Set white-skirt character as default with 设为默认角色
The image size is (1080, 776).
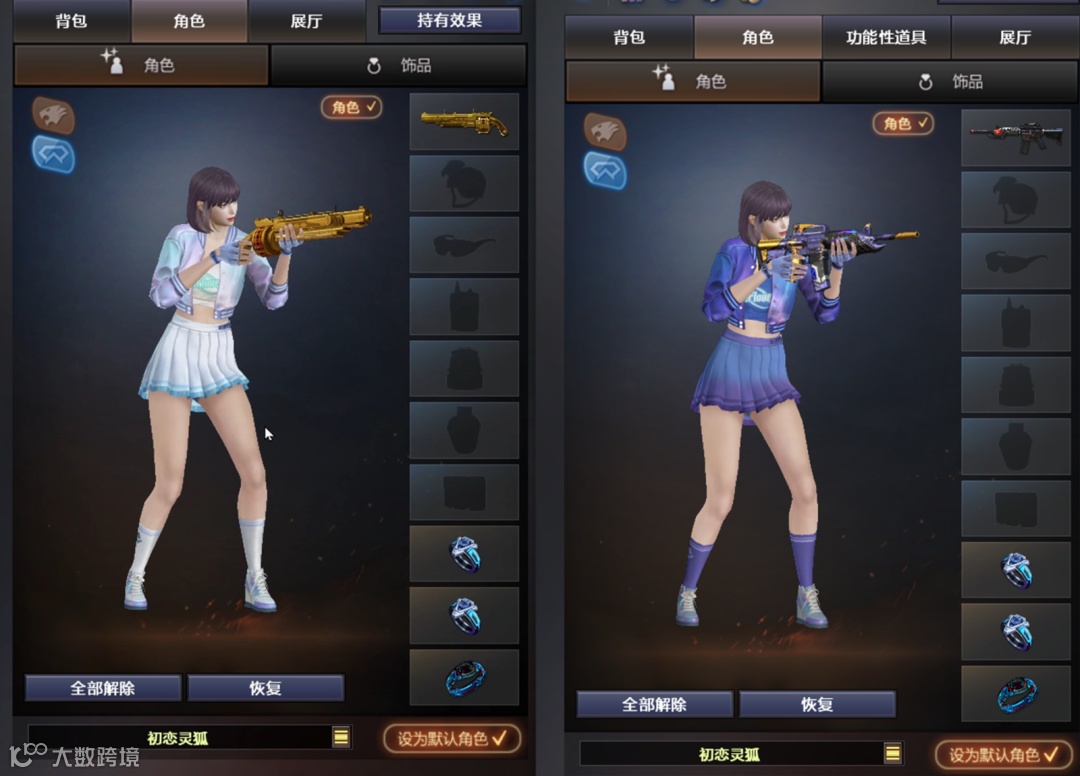pos(452,739)
